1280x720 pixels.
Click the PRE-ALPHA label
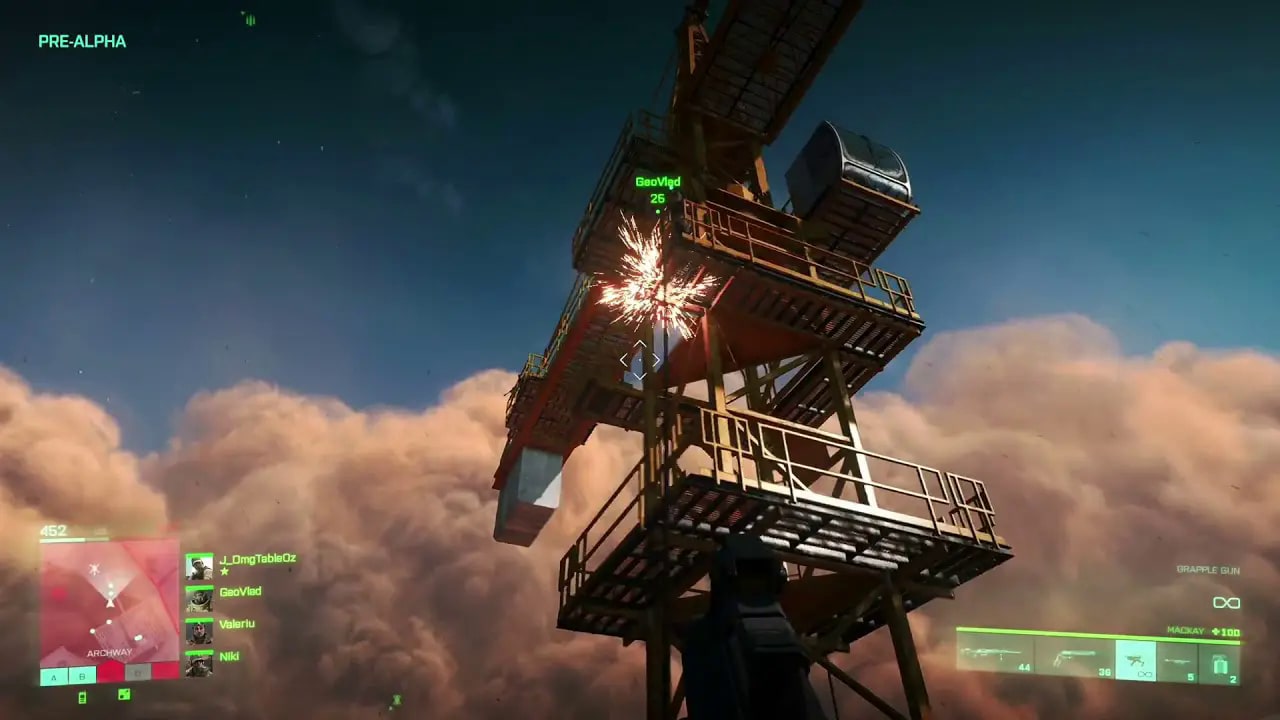coord(81,43)
